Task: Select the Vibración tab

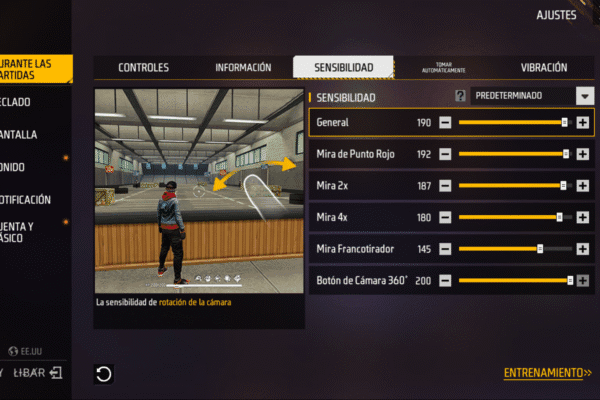Action: 544,68
